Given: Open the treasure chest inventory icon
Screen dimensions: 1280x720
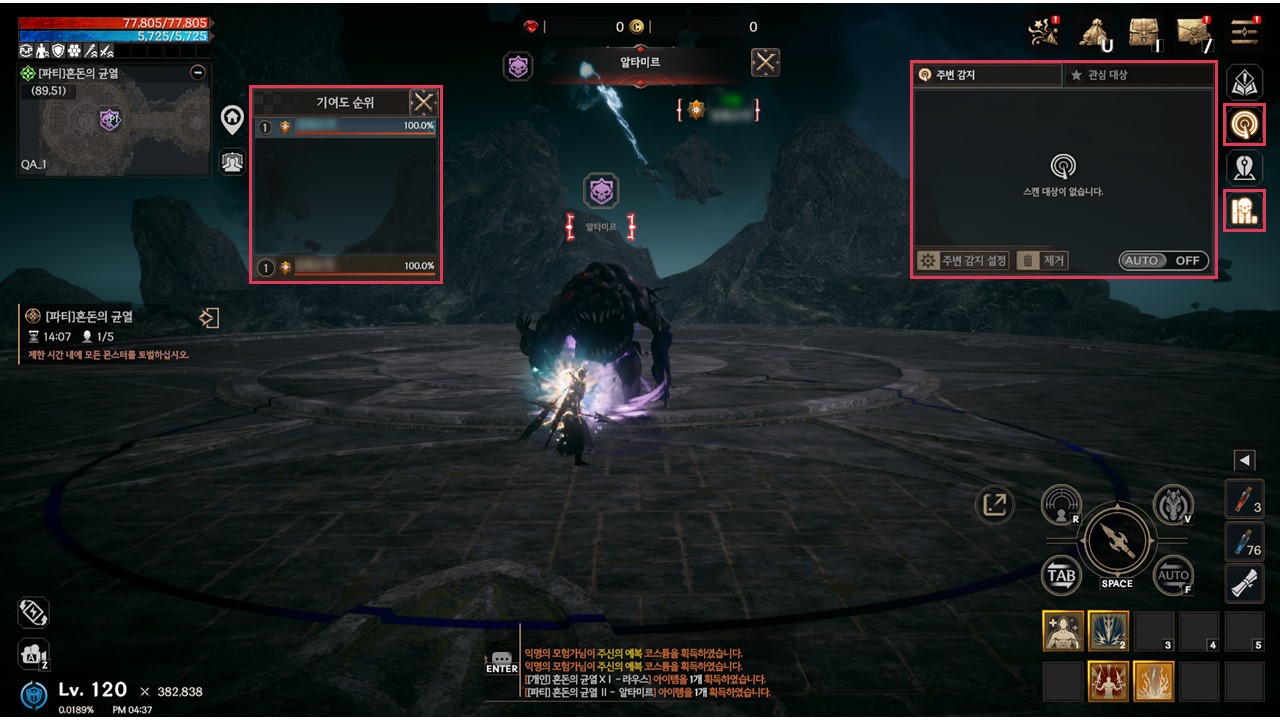Looking at the screenshot, I should [1145, 32].
